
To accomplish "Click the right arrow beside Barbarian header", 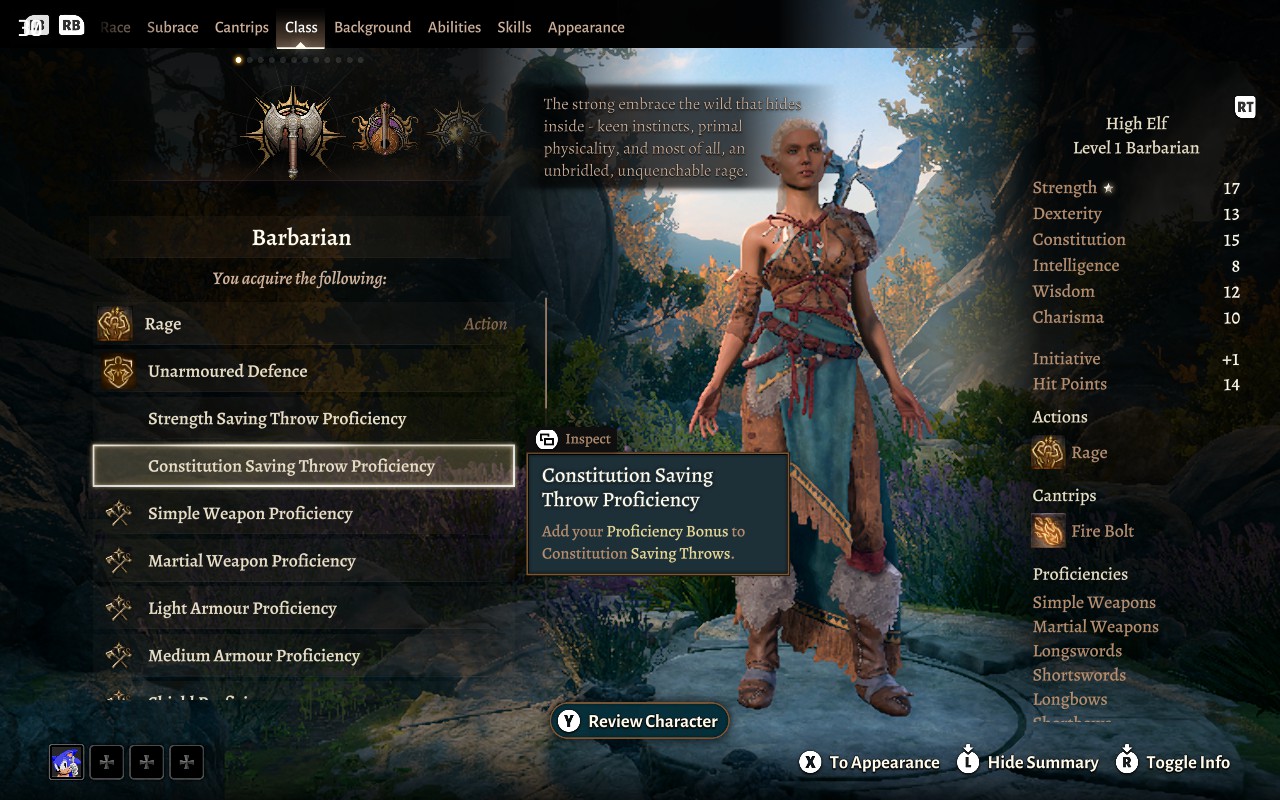I will click(489, 237).
